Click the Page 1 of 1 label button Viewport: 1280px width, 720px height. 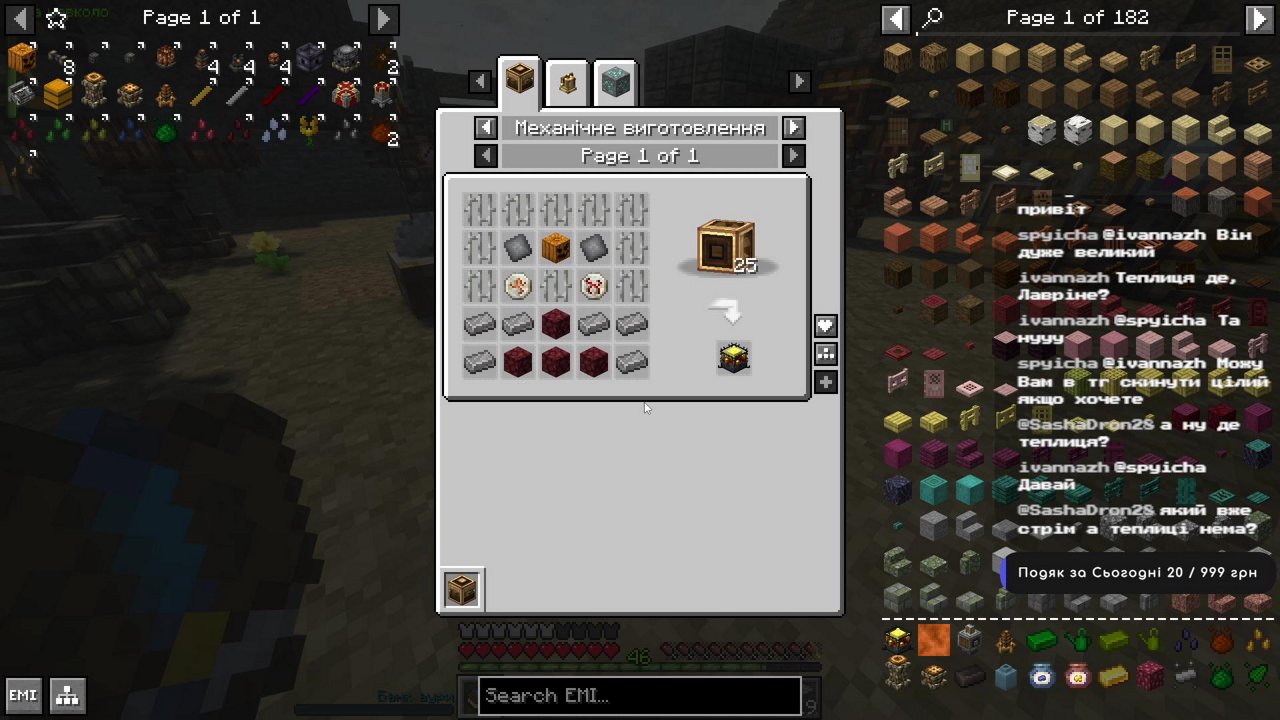tap(640, 155)
